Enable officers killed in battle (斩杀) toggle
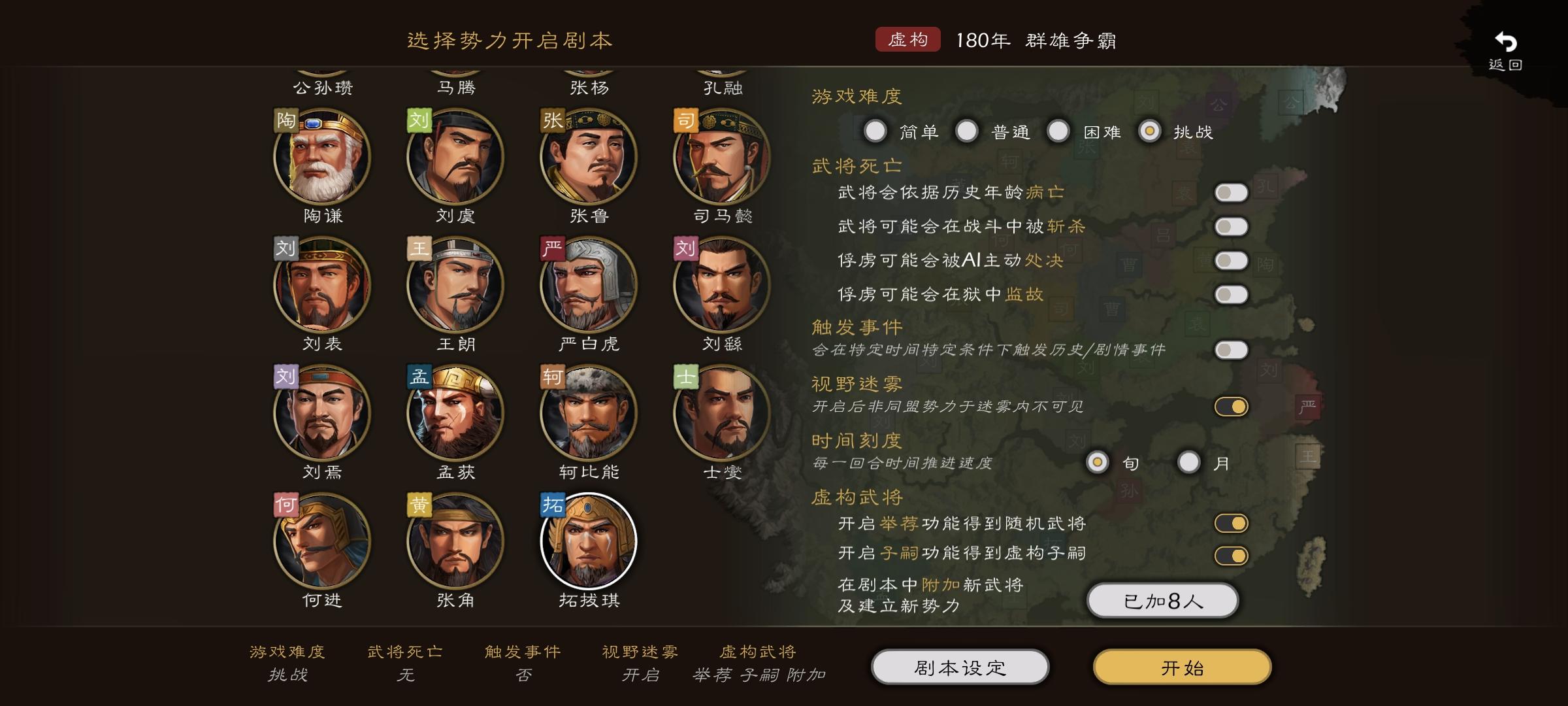1568x706 pixels. click(1231, 226)
